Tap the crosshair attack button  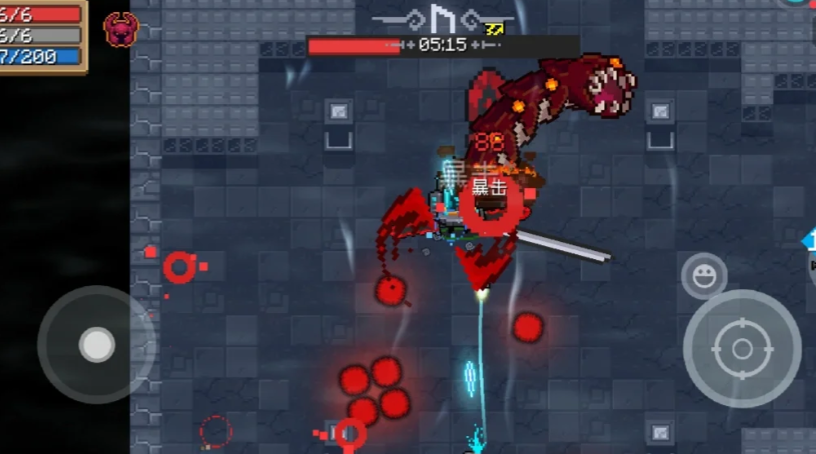point(742,349)
